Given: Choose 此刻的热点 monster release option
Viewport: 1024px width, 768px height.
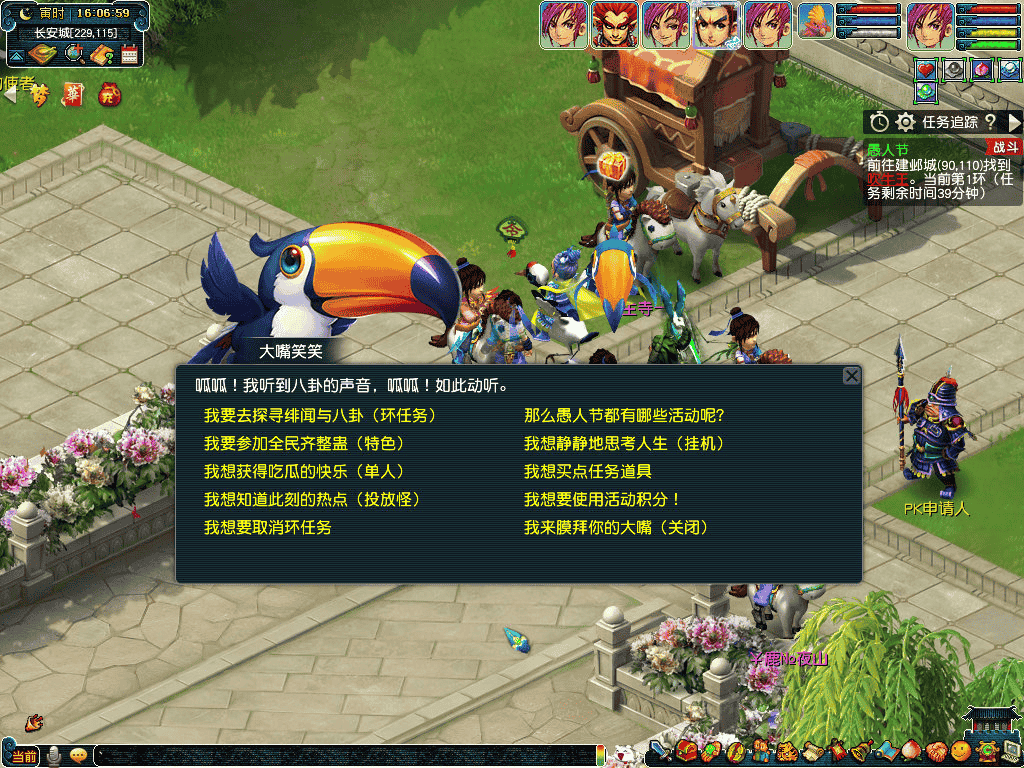Looking at the screenshot, I should 311,499.
